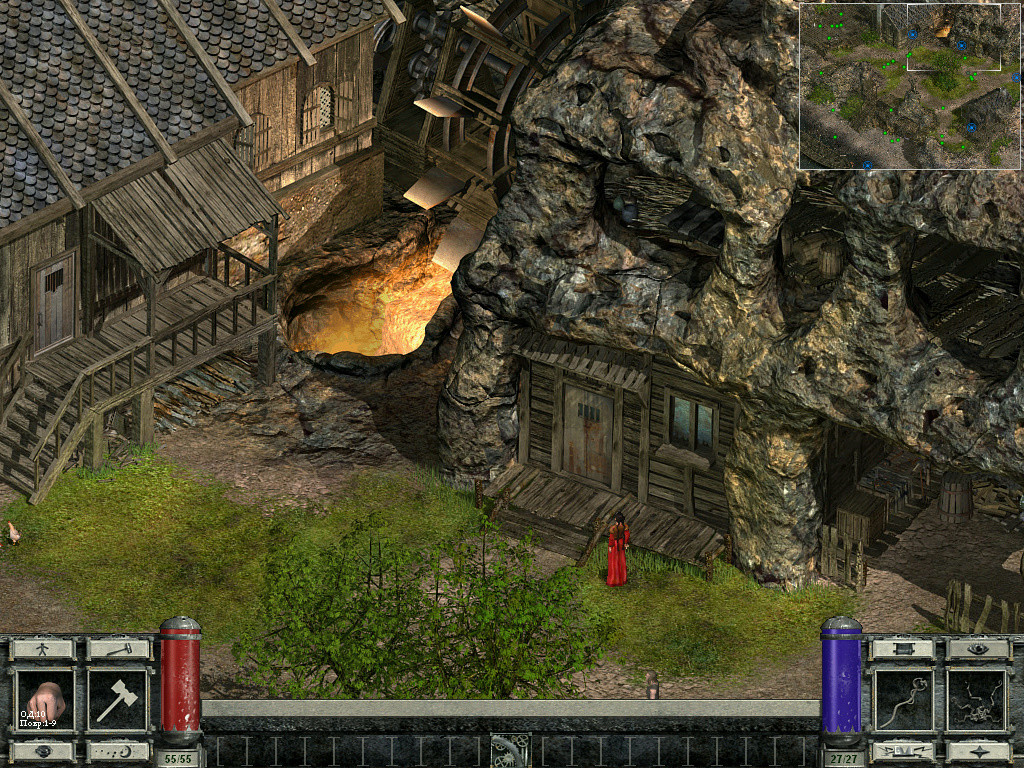1024x768 pixels.
Task: Select the large hammer weapon slot
Action: (x=118, y=700)
